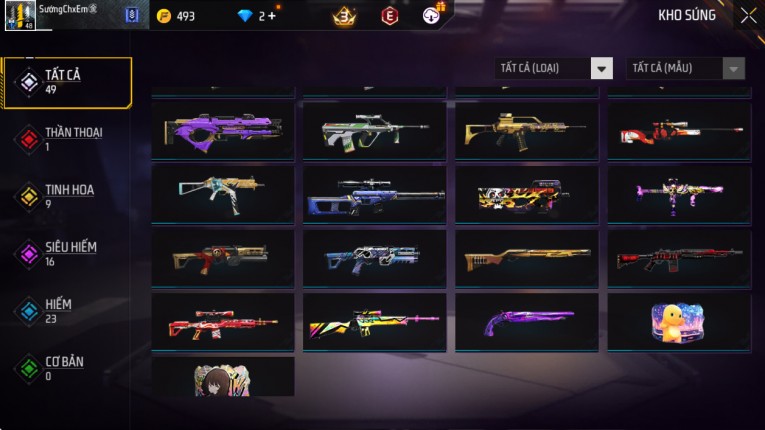Viewport: 765px width, 430px height.
Task: Tap the red E hexagon icon
Action: [x=390, y=16]
